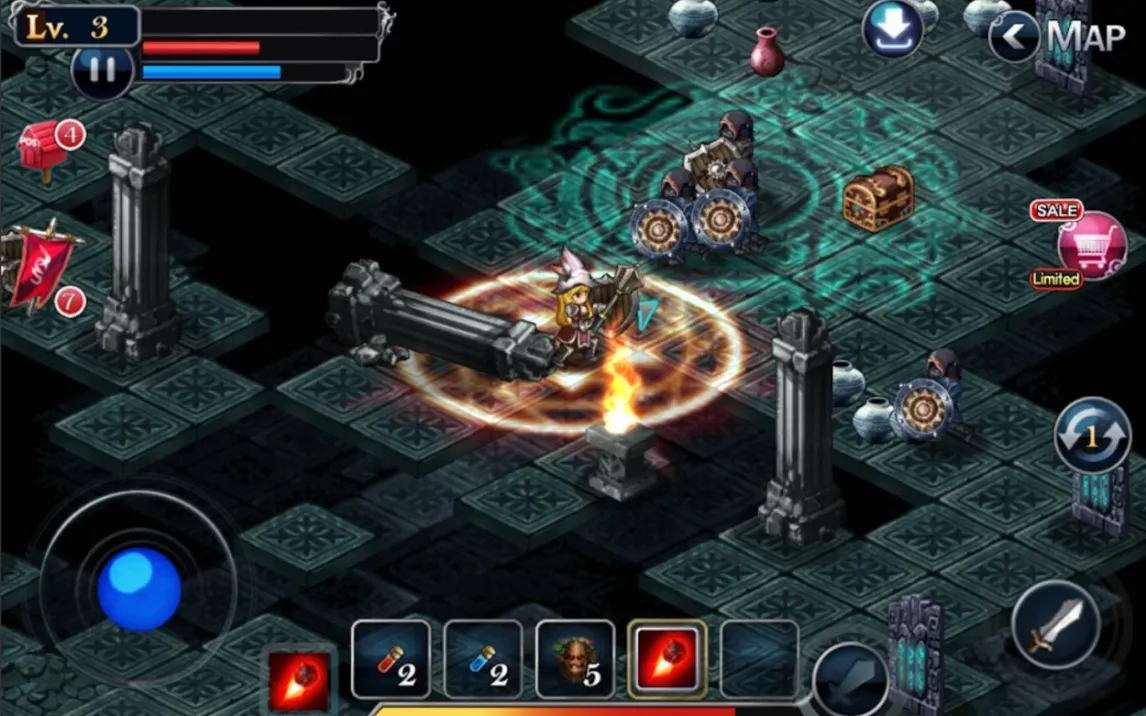Tap the weapon swap button numbered 1
Image resolution: width=1146 pixels, height=716 pixels.
pos(1092,435)
